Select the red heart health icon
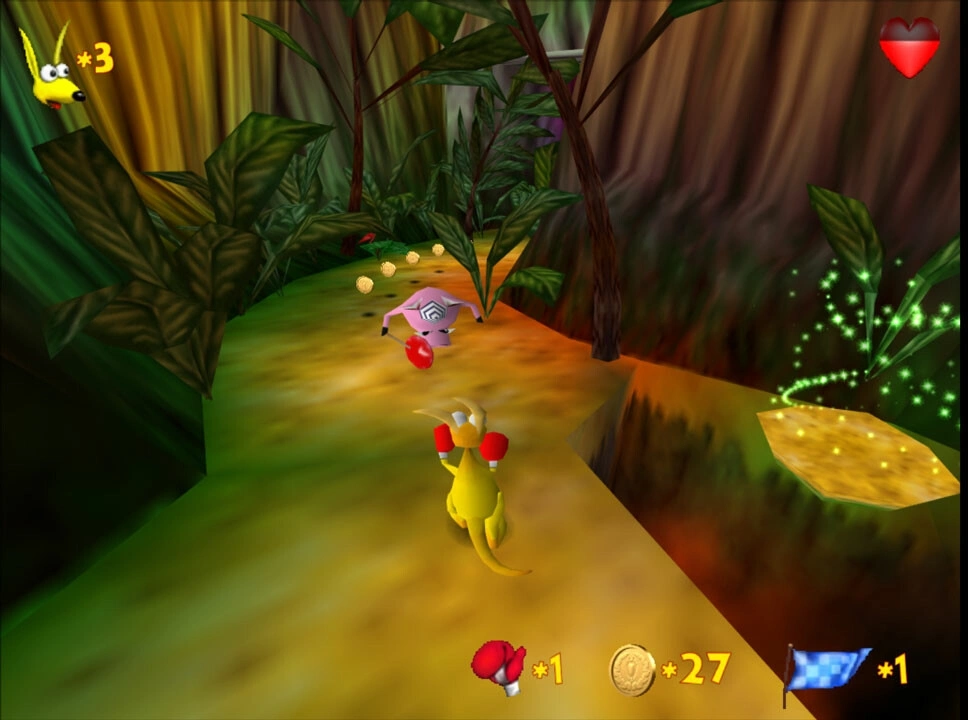This screenshot has height=720, width=968. point(909,46)
